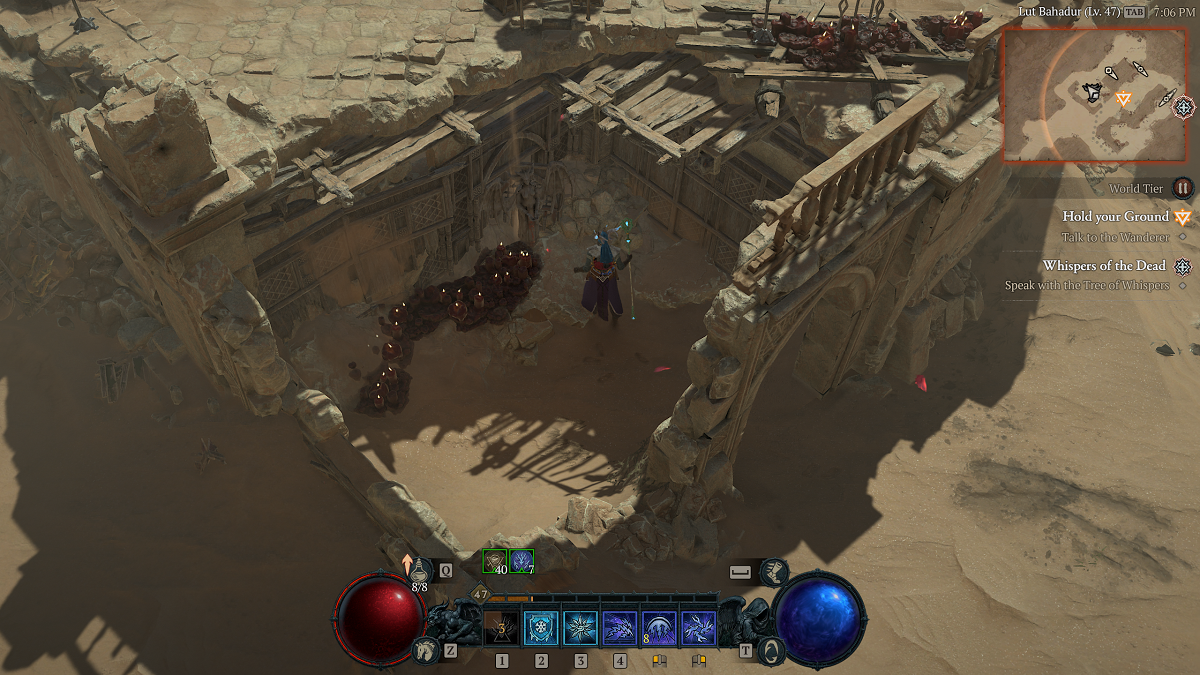This screenshot has width=1200, height=675.
Task: Click the Tree of Whispers marker on minimap edge
Action: pos(1184,106)
